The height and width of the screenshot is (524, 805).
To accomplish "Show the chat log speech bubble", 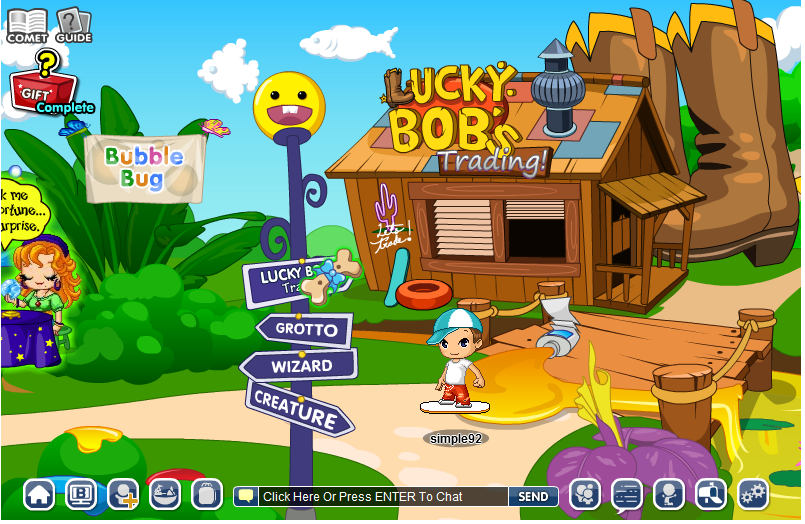I will point(626,494).
